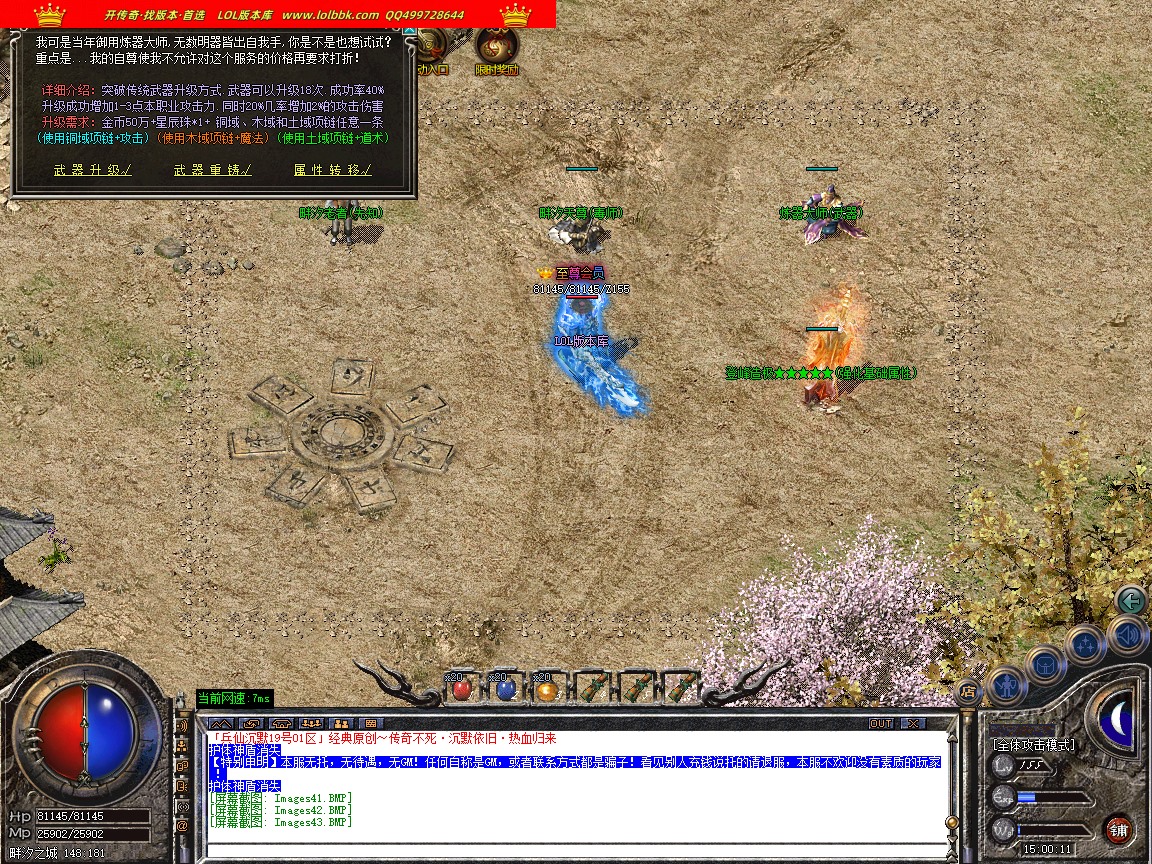Open the red 铺 stall button
The width and height of the screenshot is (1152, 864).
tap(1118, 830)
